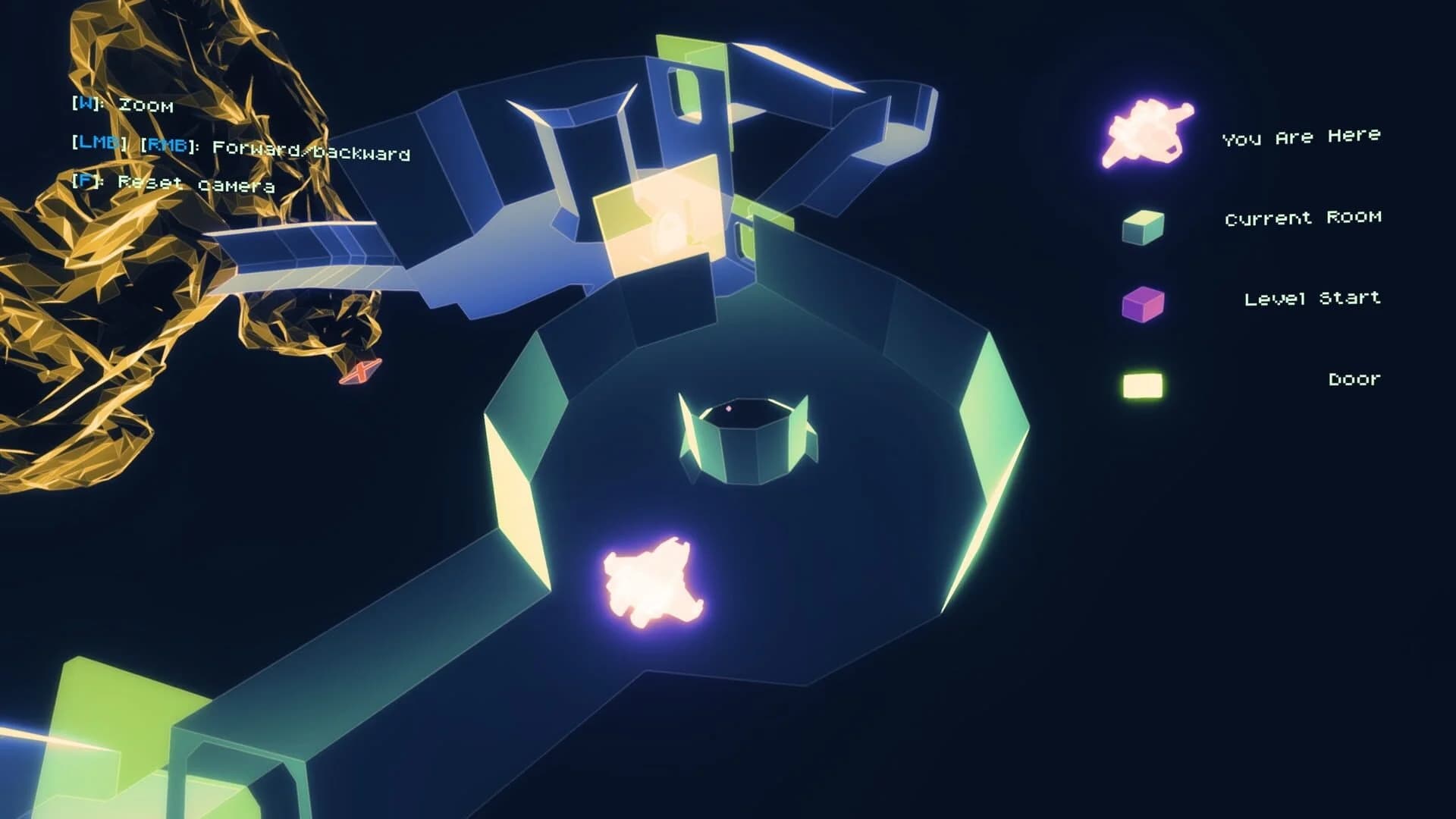Click the 'You Are Here' legend label
Viewport: 1456px width, 819px height.
(1302, 136)
